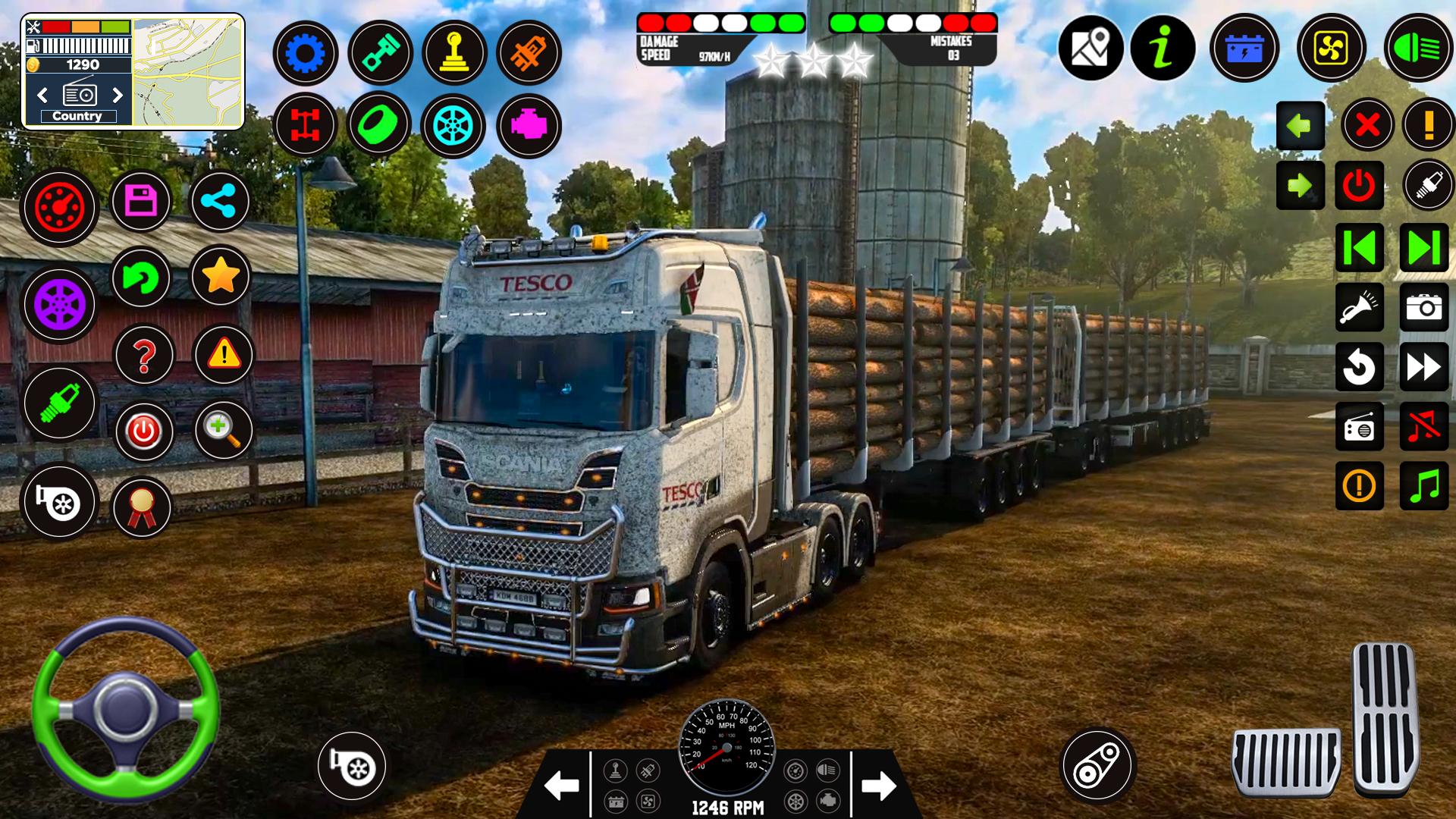Screen dimensions: 1456x819
Task: Open the minimap in the top-left panel
Action: tap(188, 72)
